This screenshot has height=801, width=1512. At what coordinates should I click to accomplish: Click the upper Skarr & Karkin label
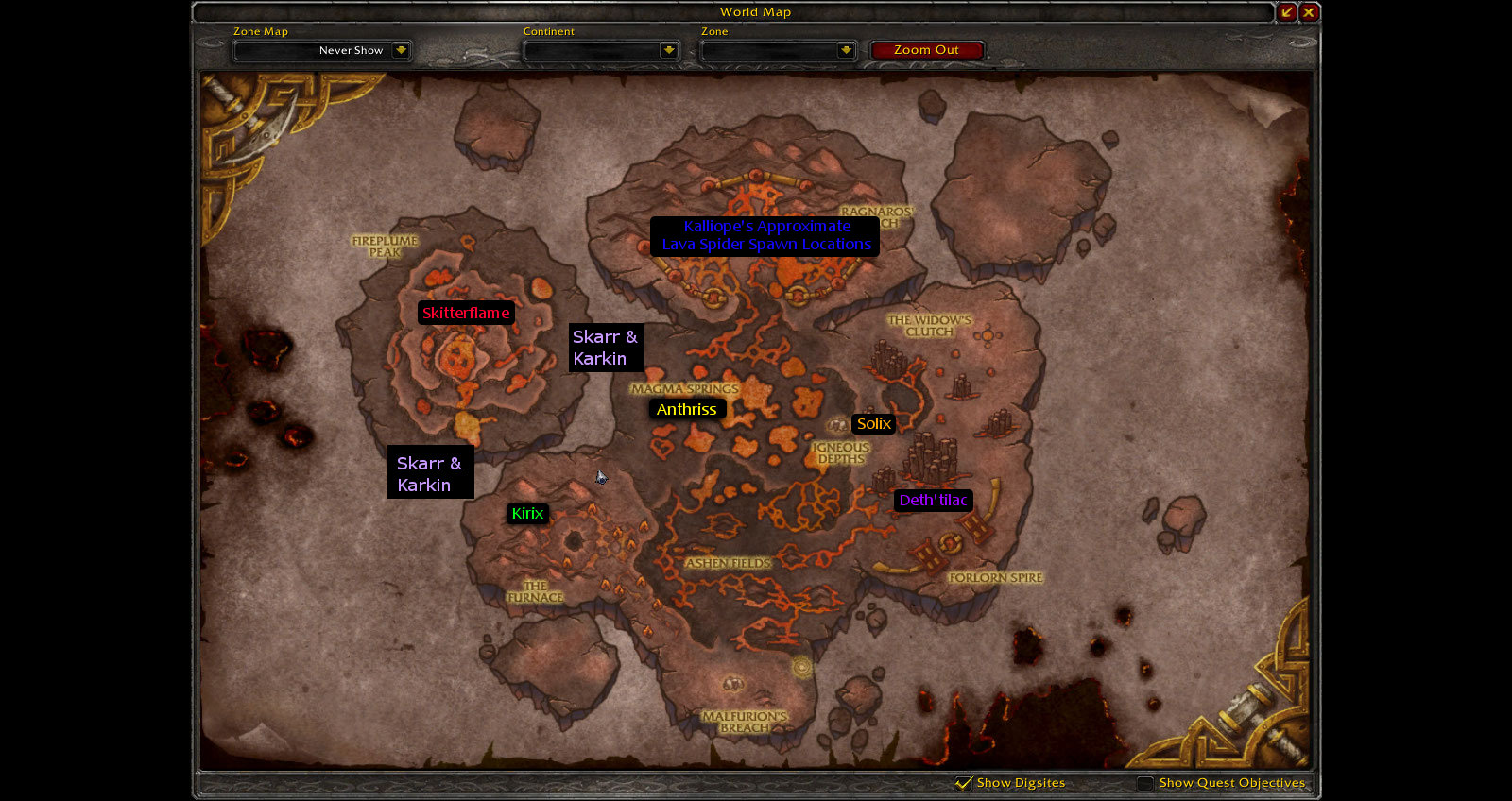click(x=606, y=348)
